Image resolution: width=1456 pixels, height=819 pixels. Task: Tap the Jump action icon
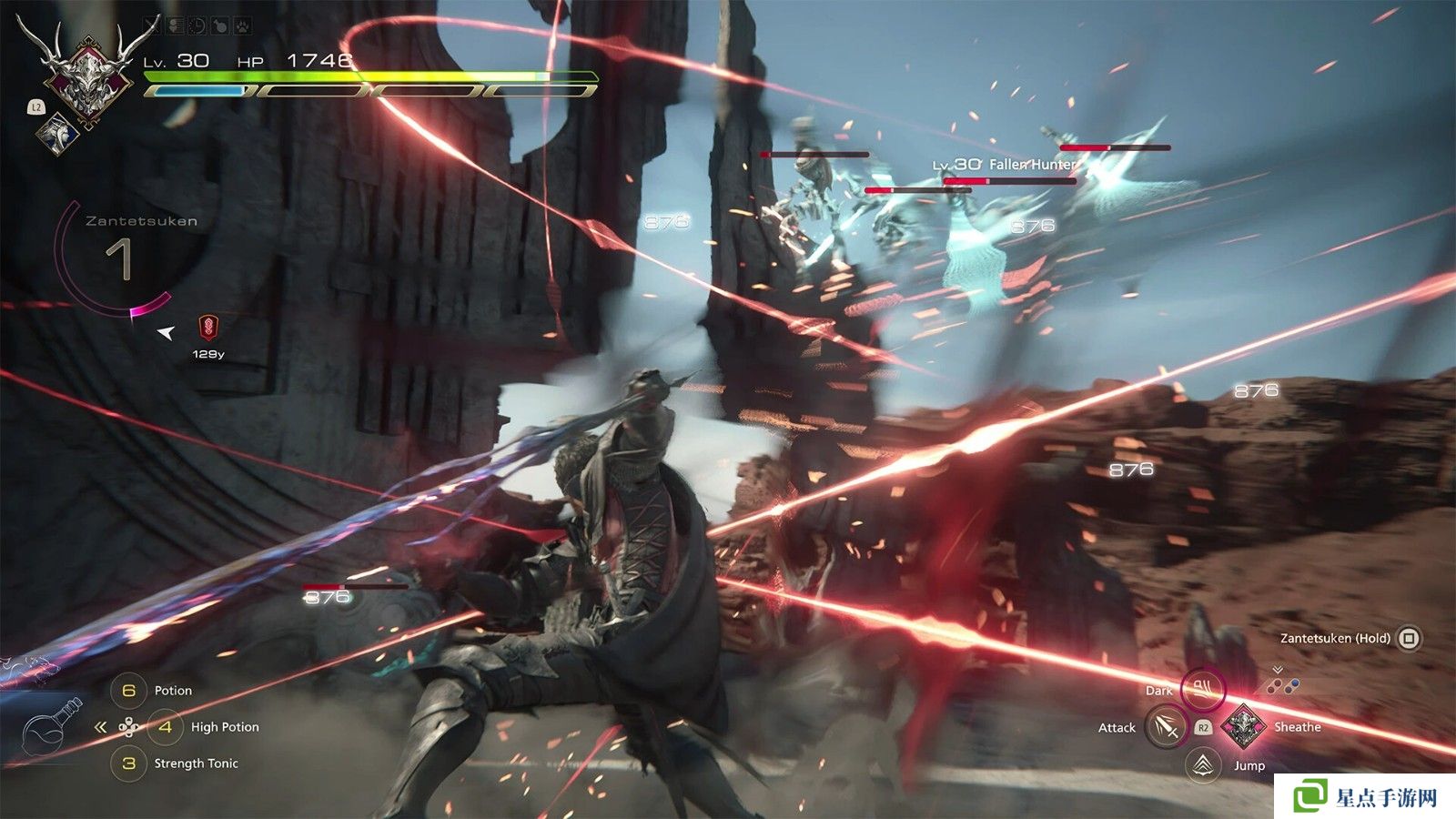[x=1203, y=764]
